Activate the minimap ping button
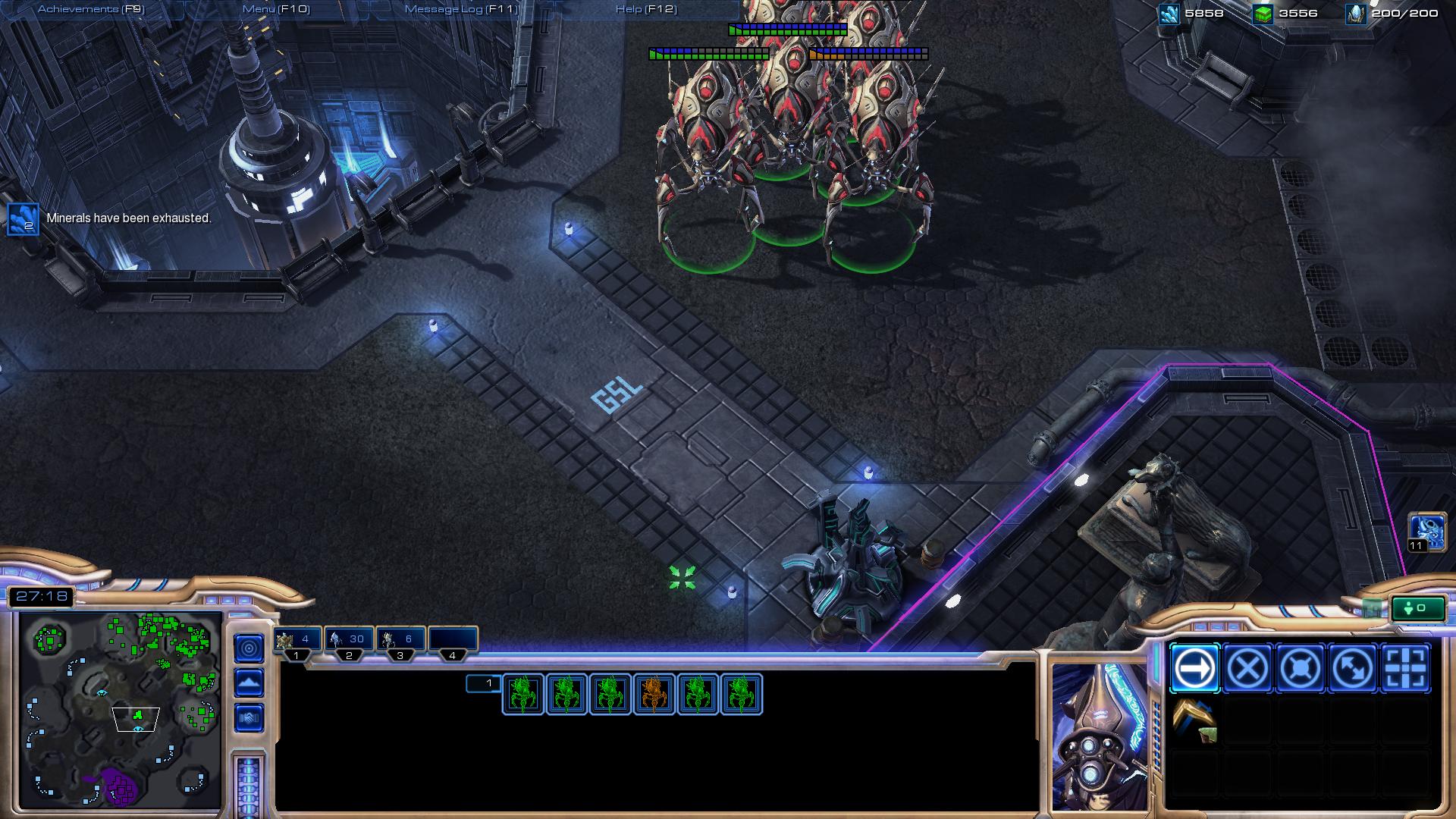This screenshot has height=819, width=1456. [249, 648]
